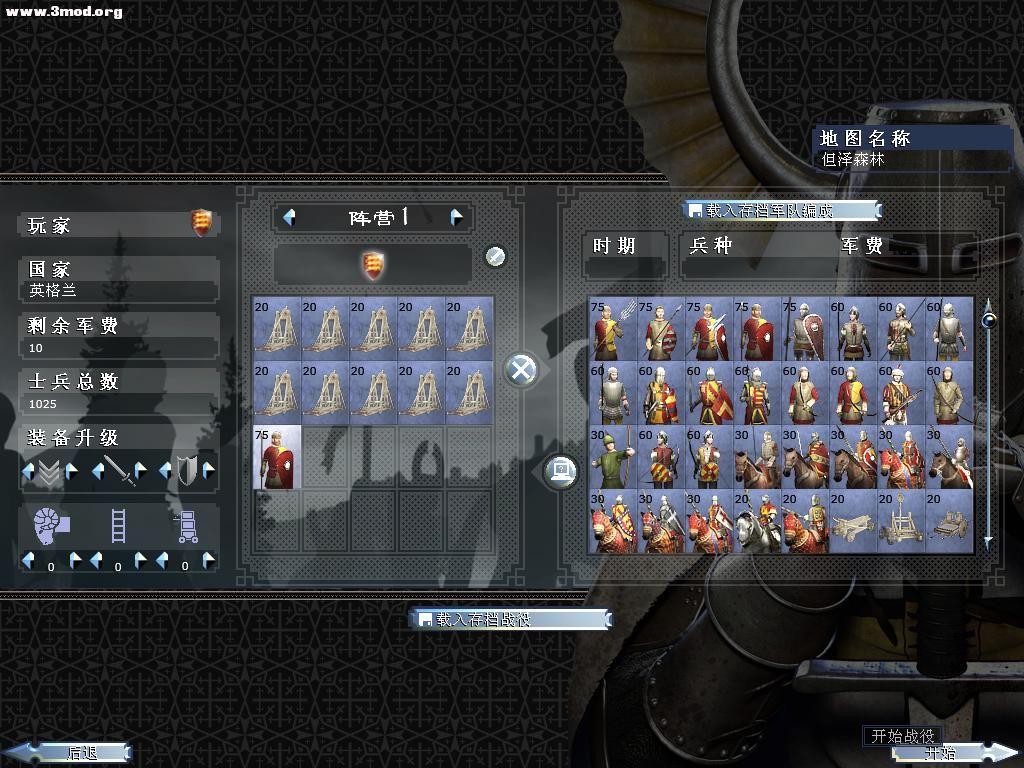The image size is (1024, 768).
Task: Add one siege tower
Action: point(208,561)
